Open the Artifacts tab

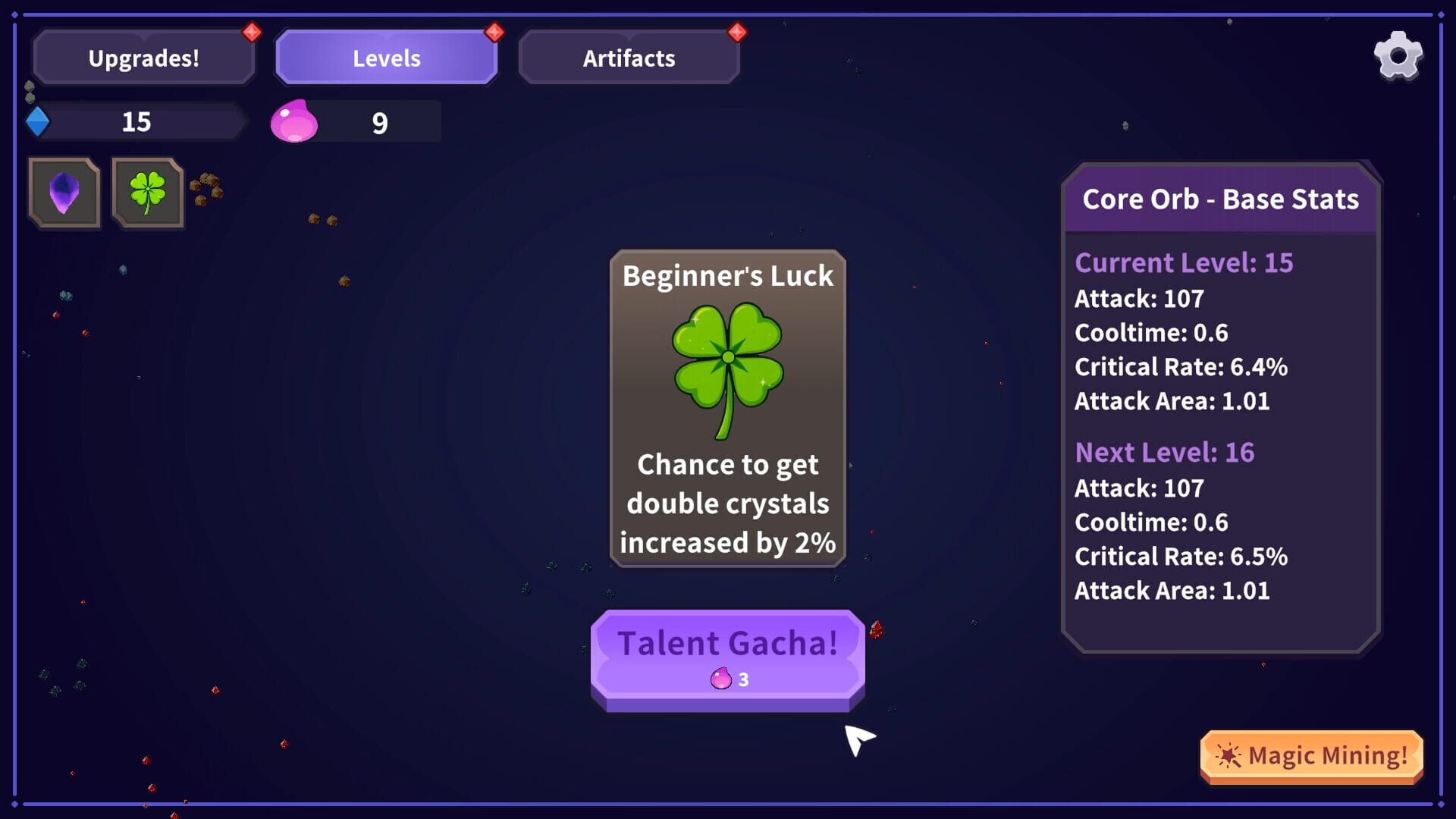click(x=629, y=57)
